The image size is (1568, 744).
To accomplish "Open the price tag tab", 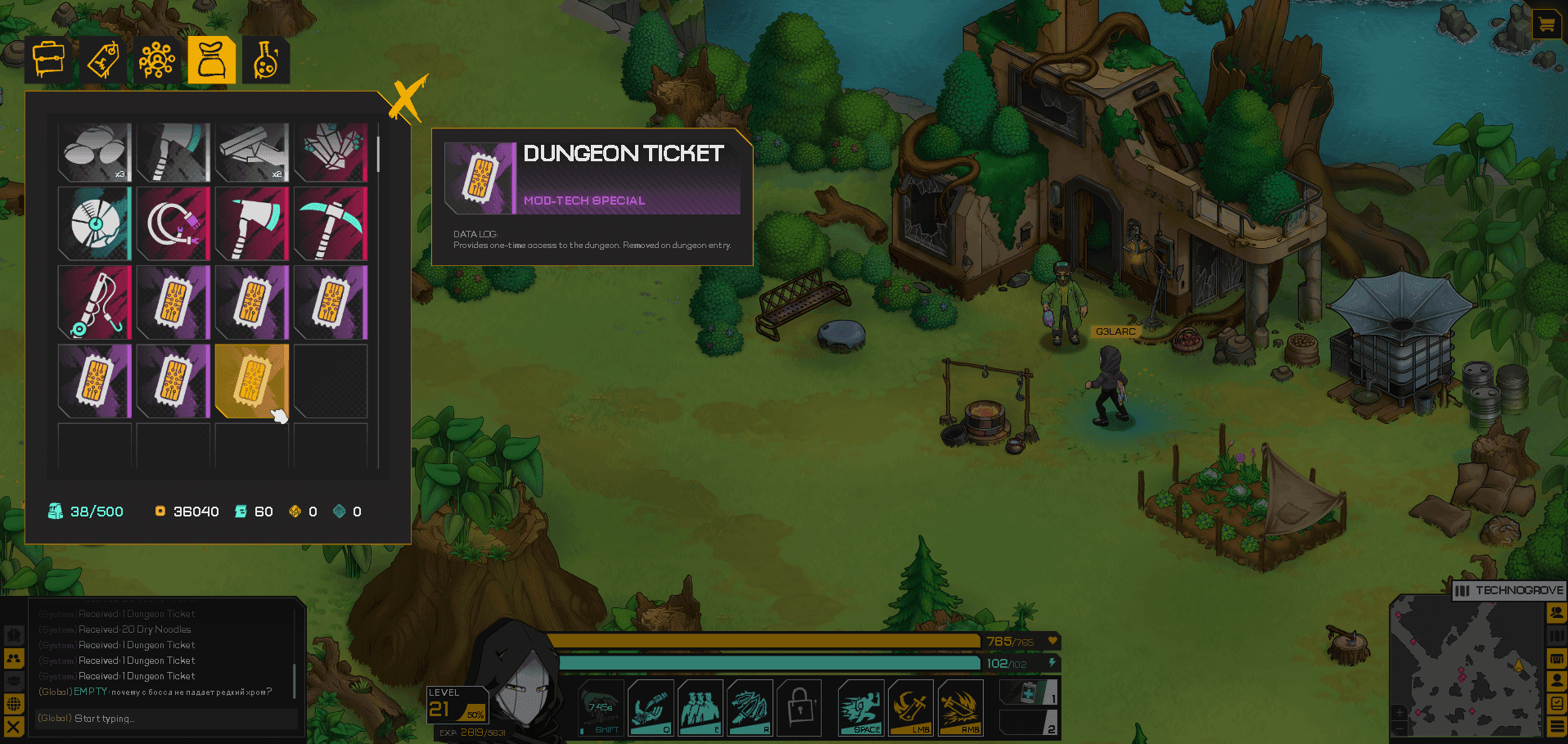I will click(103, 60).
